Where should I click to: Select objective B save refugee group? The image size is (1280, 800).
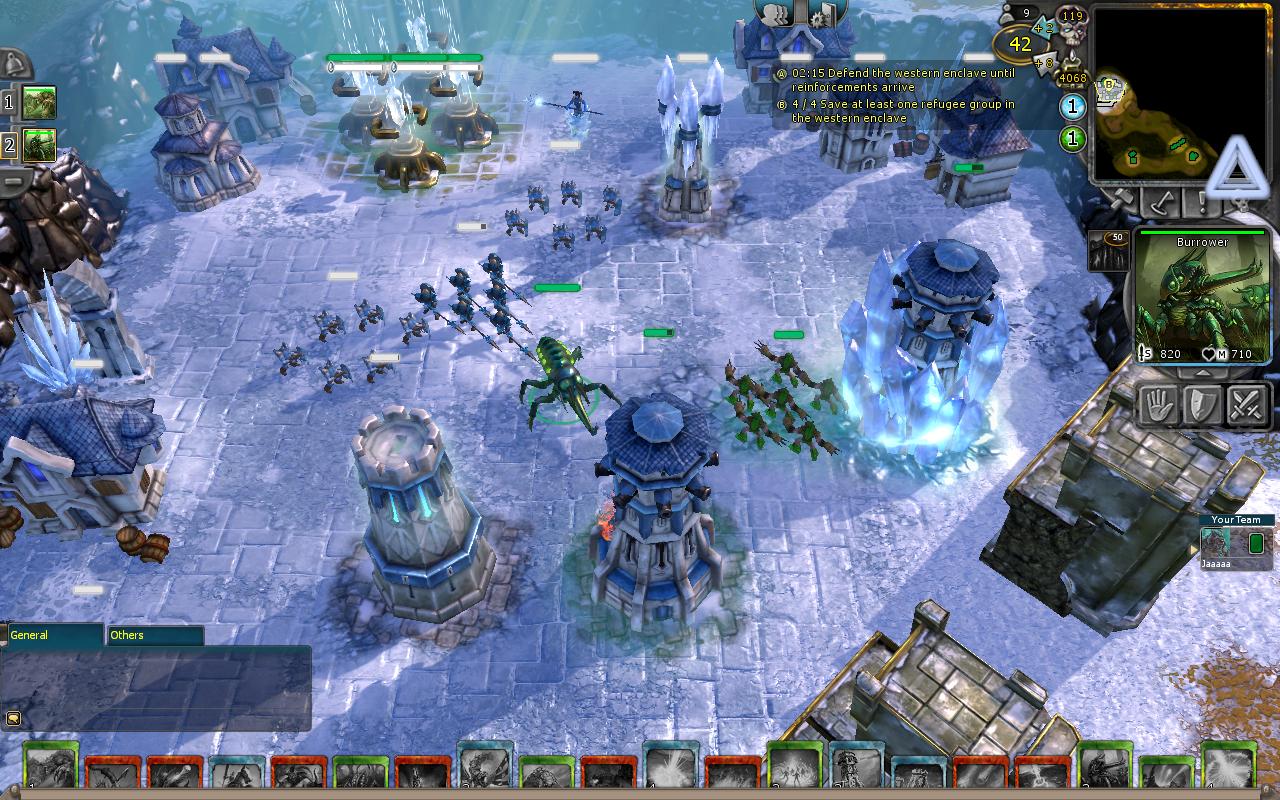900,111
